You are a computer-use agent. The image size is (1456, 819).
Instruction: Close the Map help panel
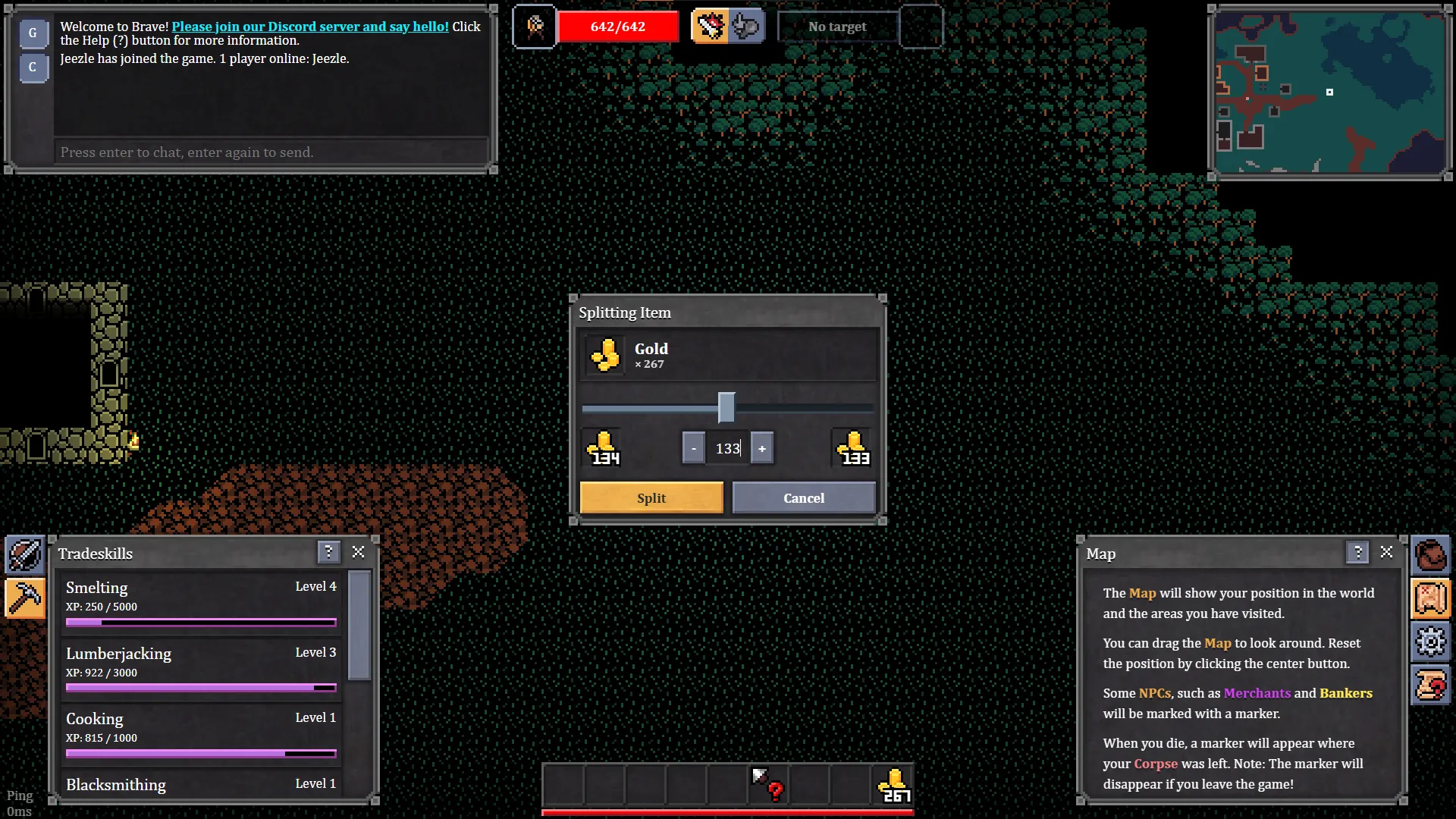click(1387, 552)
